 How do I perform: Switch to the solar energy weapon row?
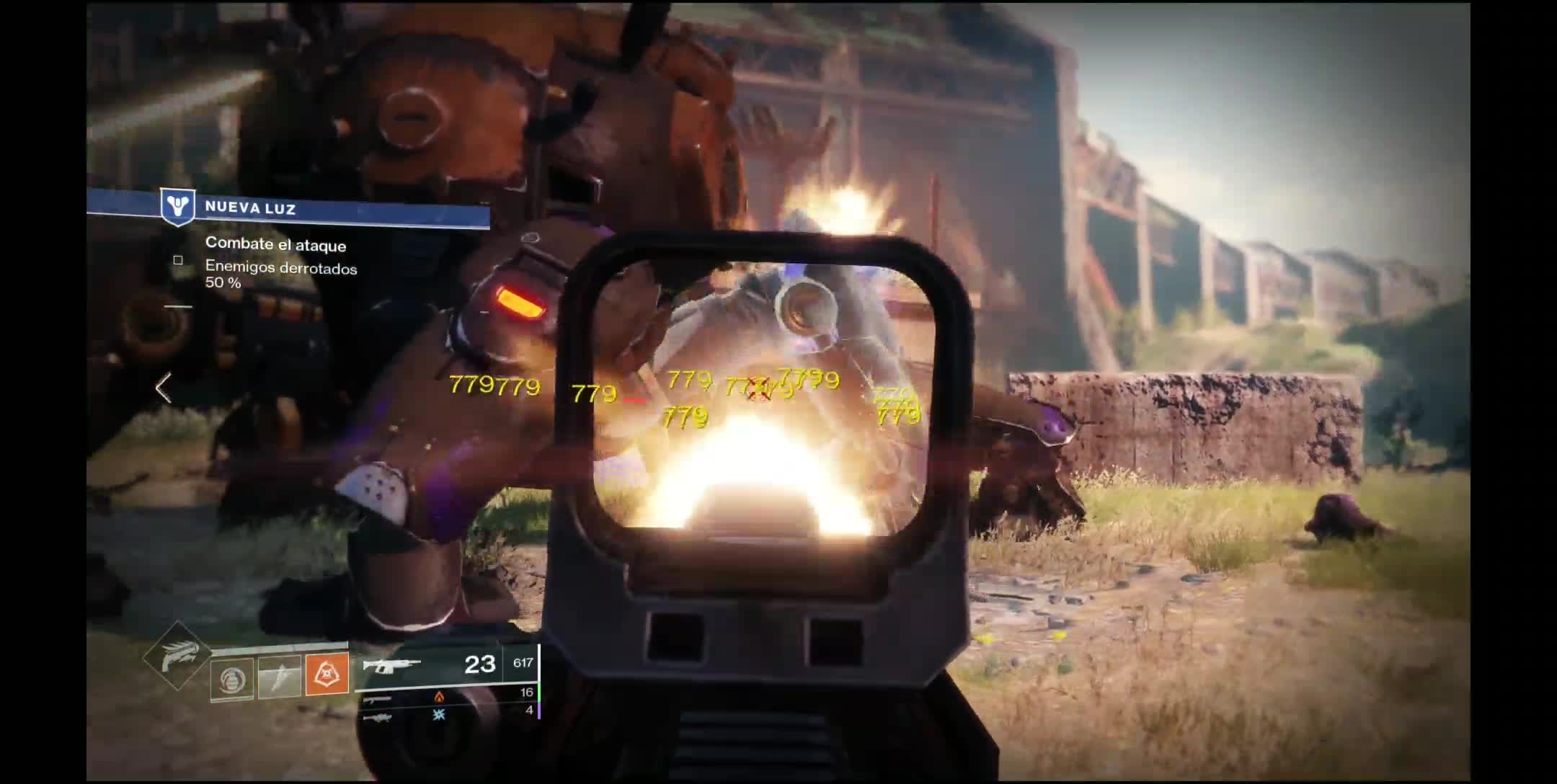click(447, 696)
